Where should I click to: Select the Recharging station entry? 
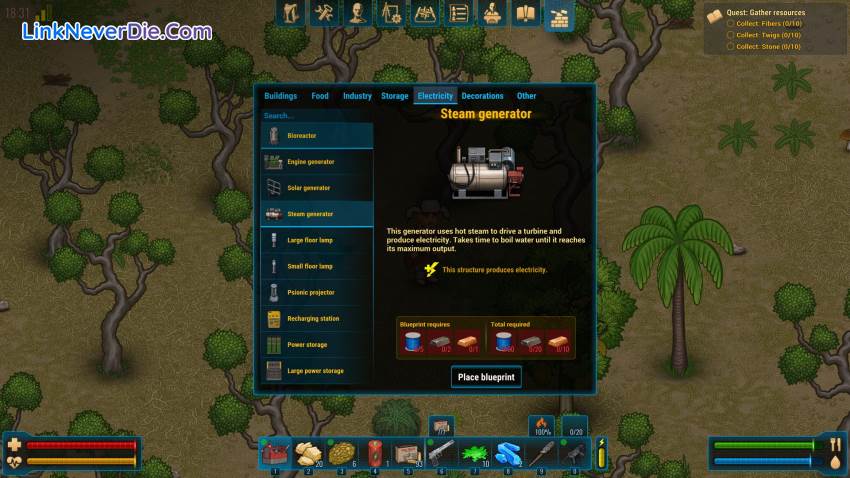tap(317, 318)
